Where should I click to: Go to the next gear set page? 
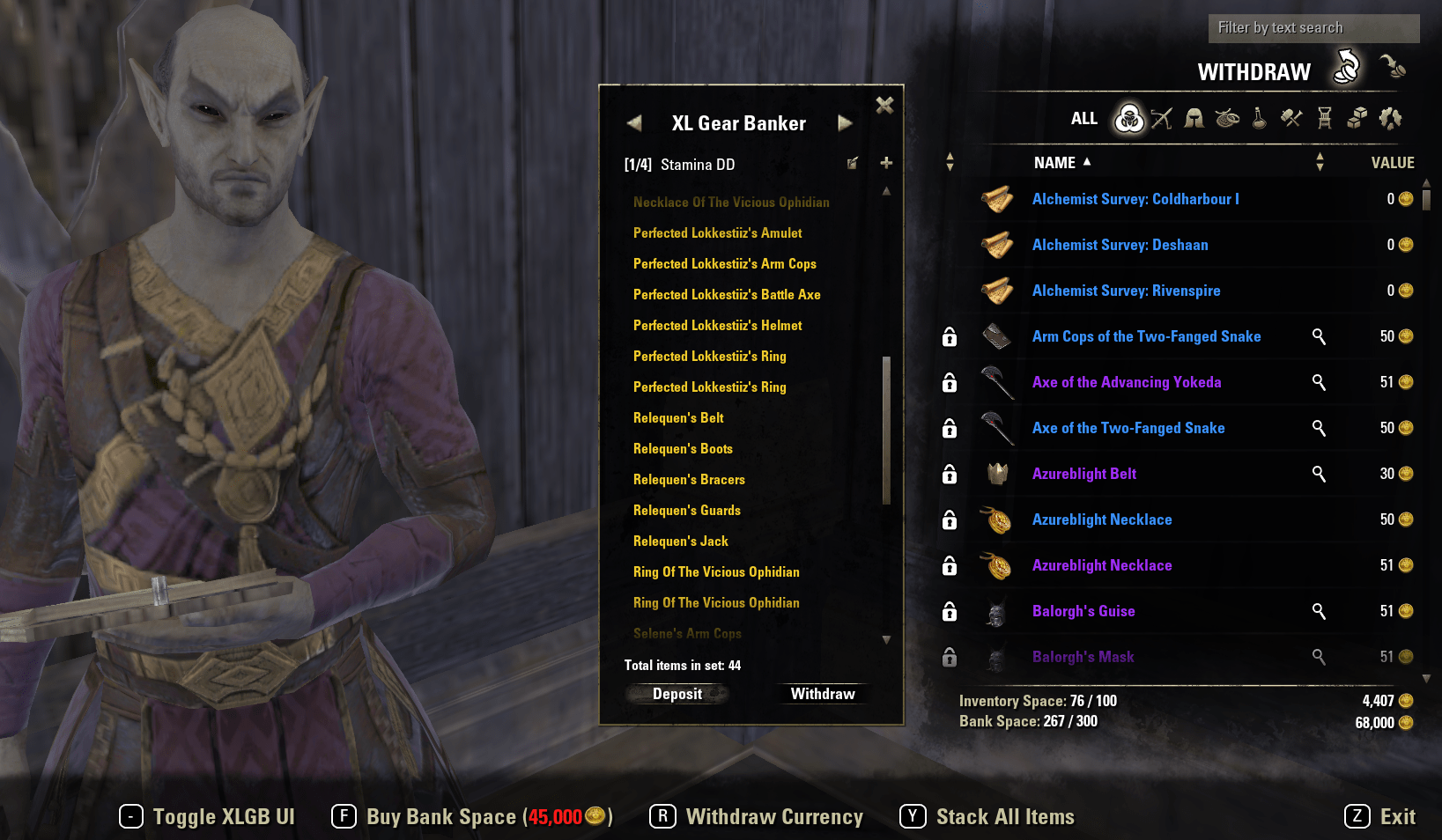[846, 122]
